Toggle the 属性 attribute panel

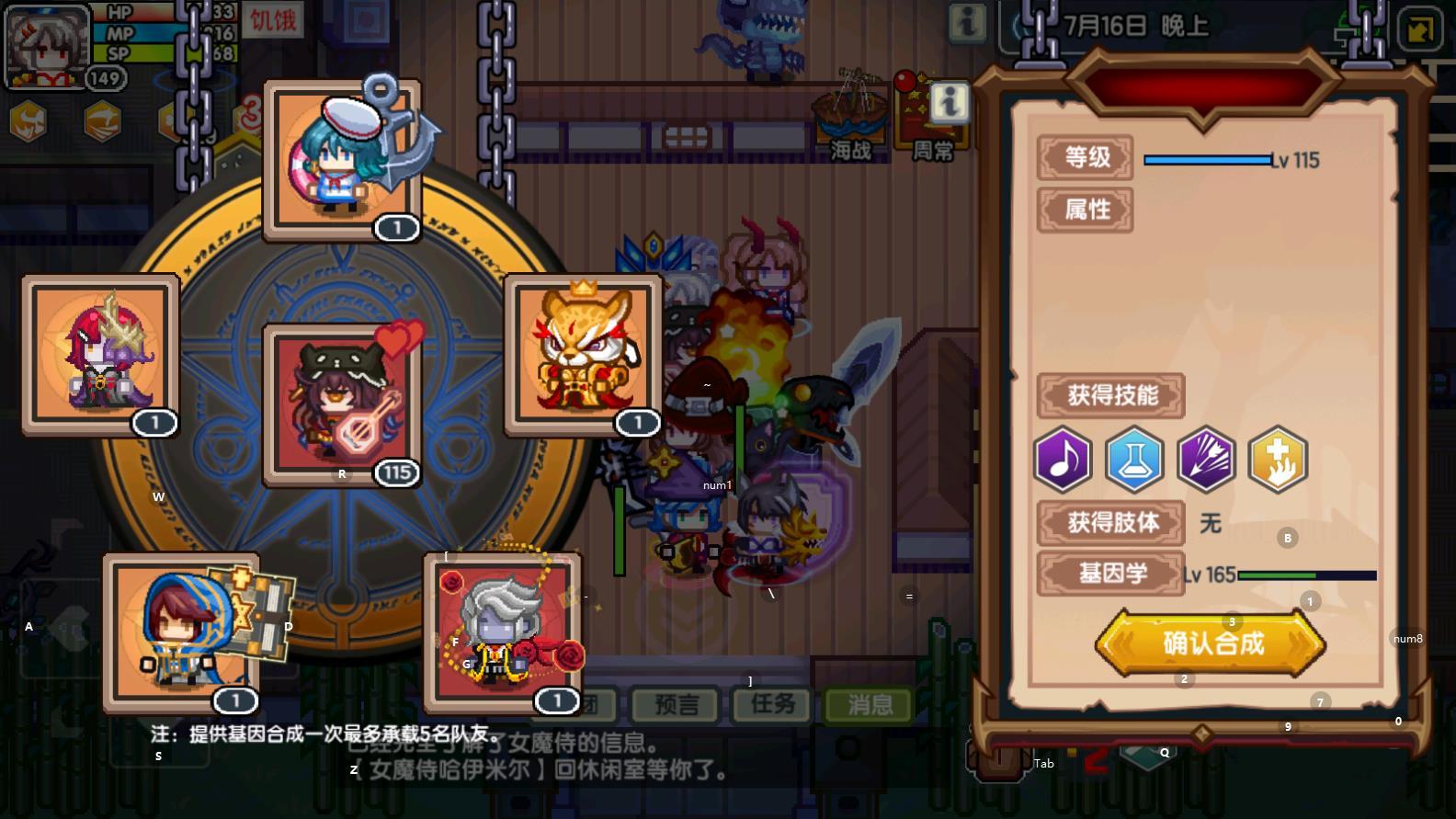pyautogui.click(x=1086, y=210)
